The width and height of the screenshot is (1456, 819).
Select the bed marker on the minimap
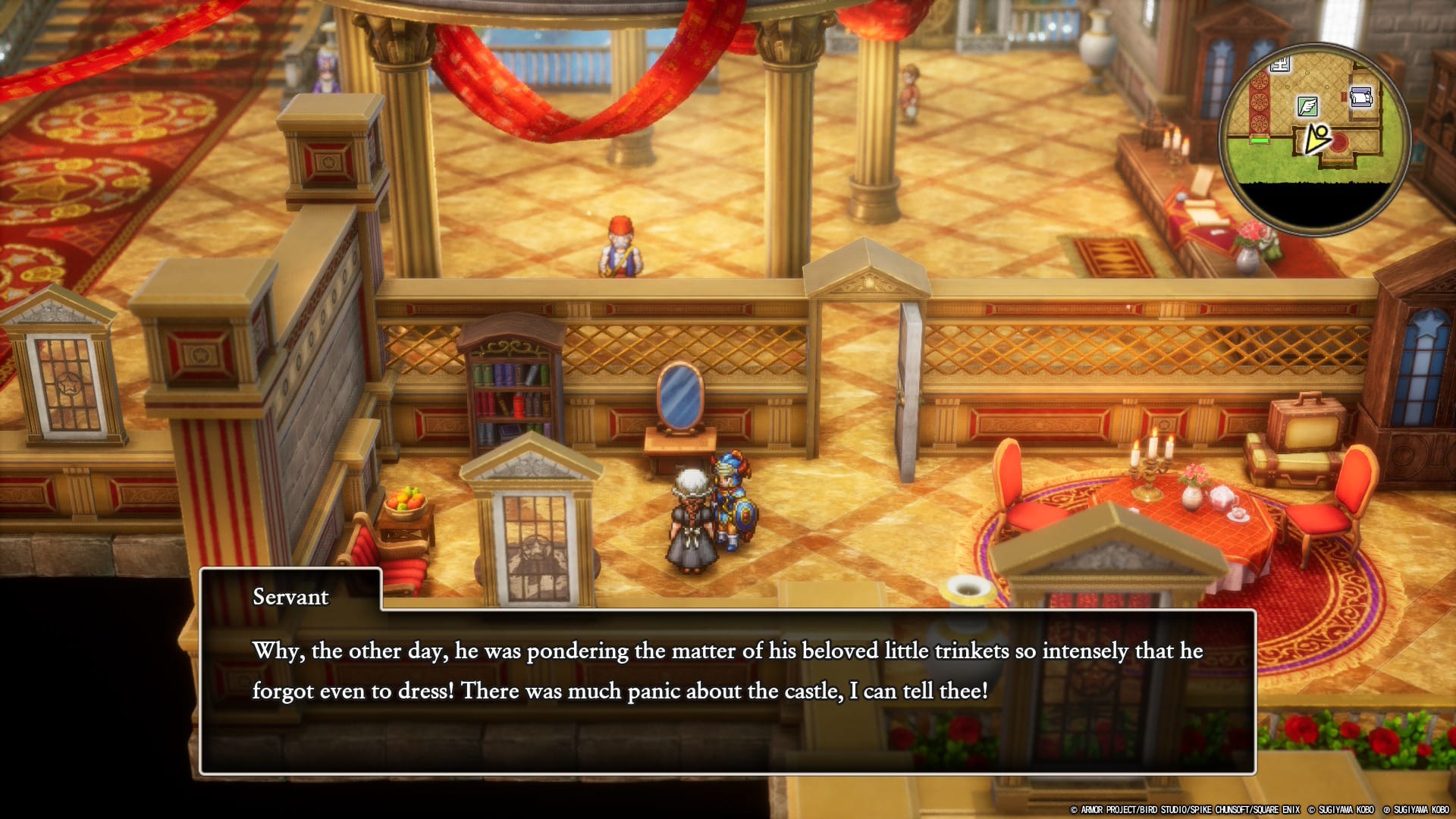click(x=1361, y=98)
